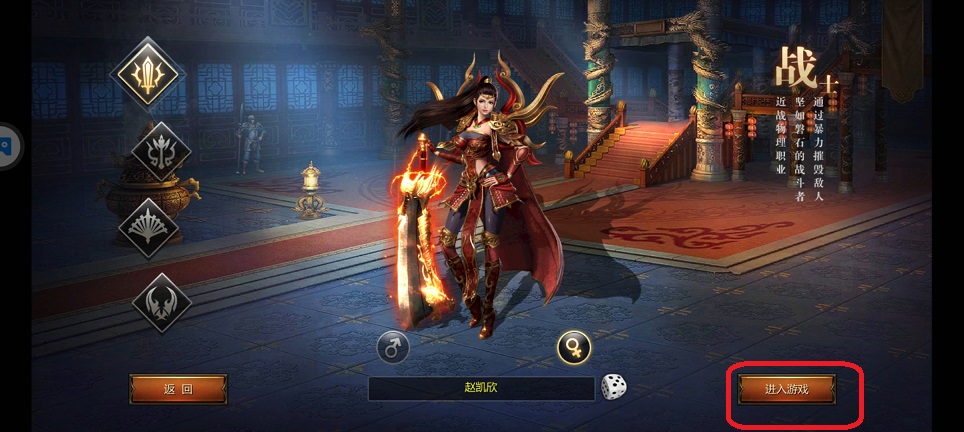
Task: Go back with the 返回 button
Action: pyautogui.click(x=178, y=389)
